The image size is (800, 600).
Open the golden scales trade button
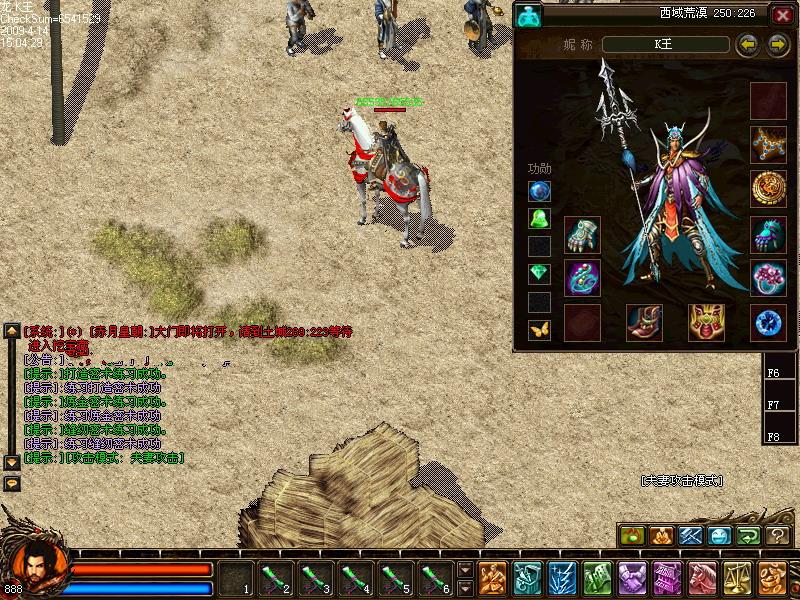[740, 578]
